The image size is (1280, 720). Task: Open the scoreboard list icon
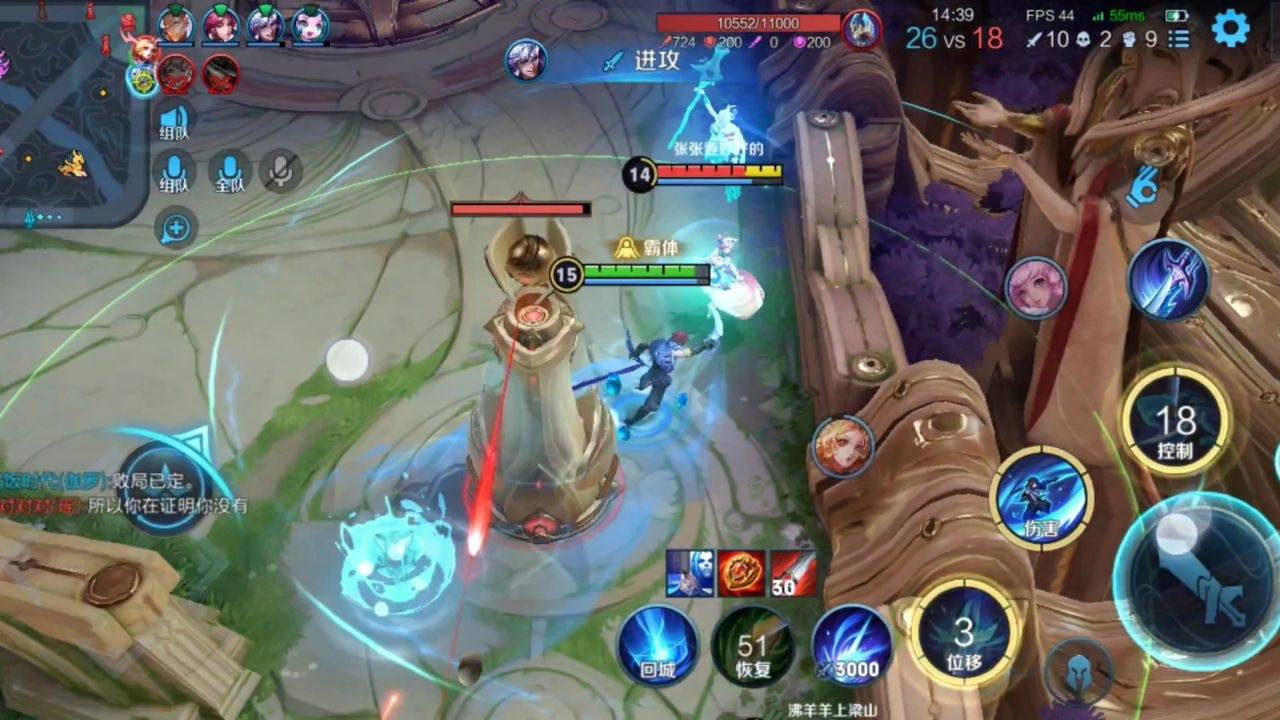pyautogui.click(x=1180, y=39)
